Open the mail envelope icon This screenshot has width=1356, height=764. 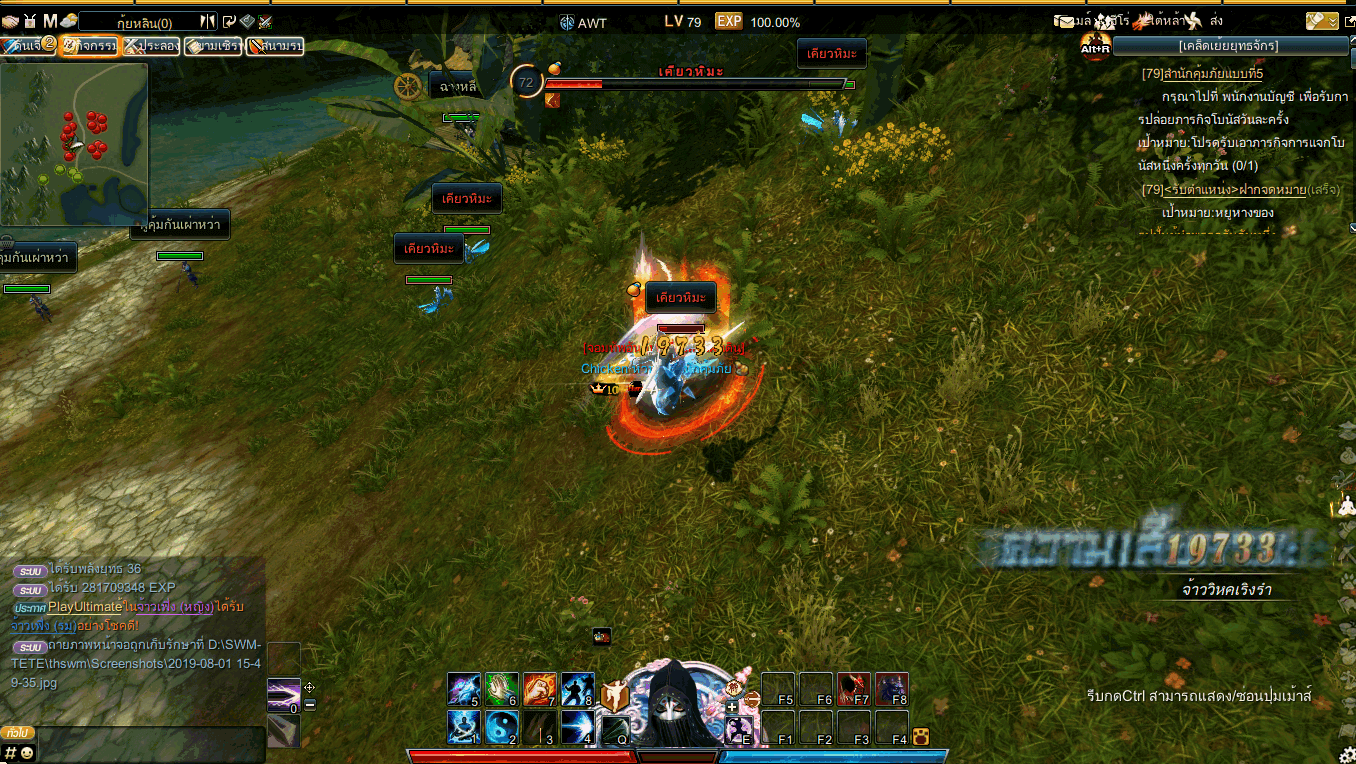(1065, 21)
